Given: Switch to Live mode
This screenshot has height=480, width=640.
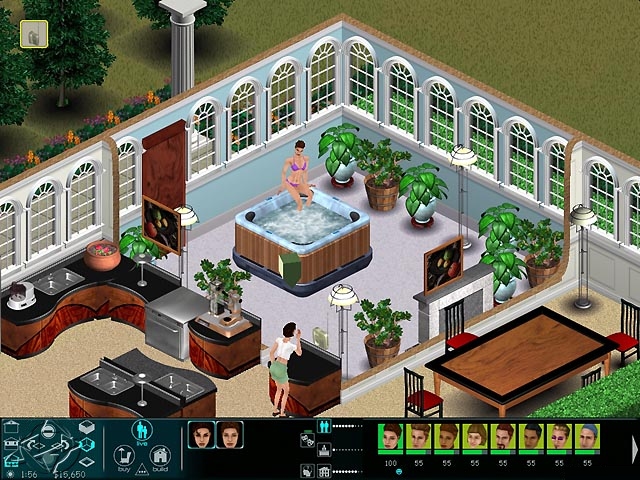Looking at the screenshot, I should tap(141, 433).
